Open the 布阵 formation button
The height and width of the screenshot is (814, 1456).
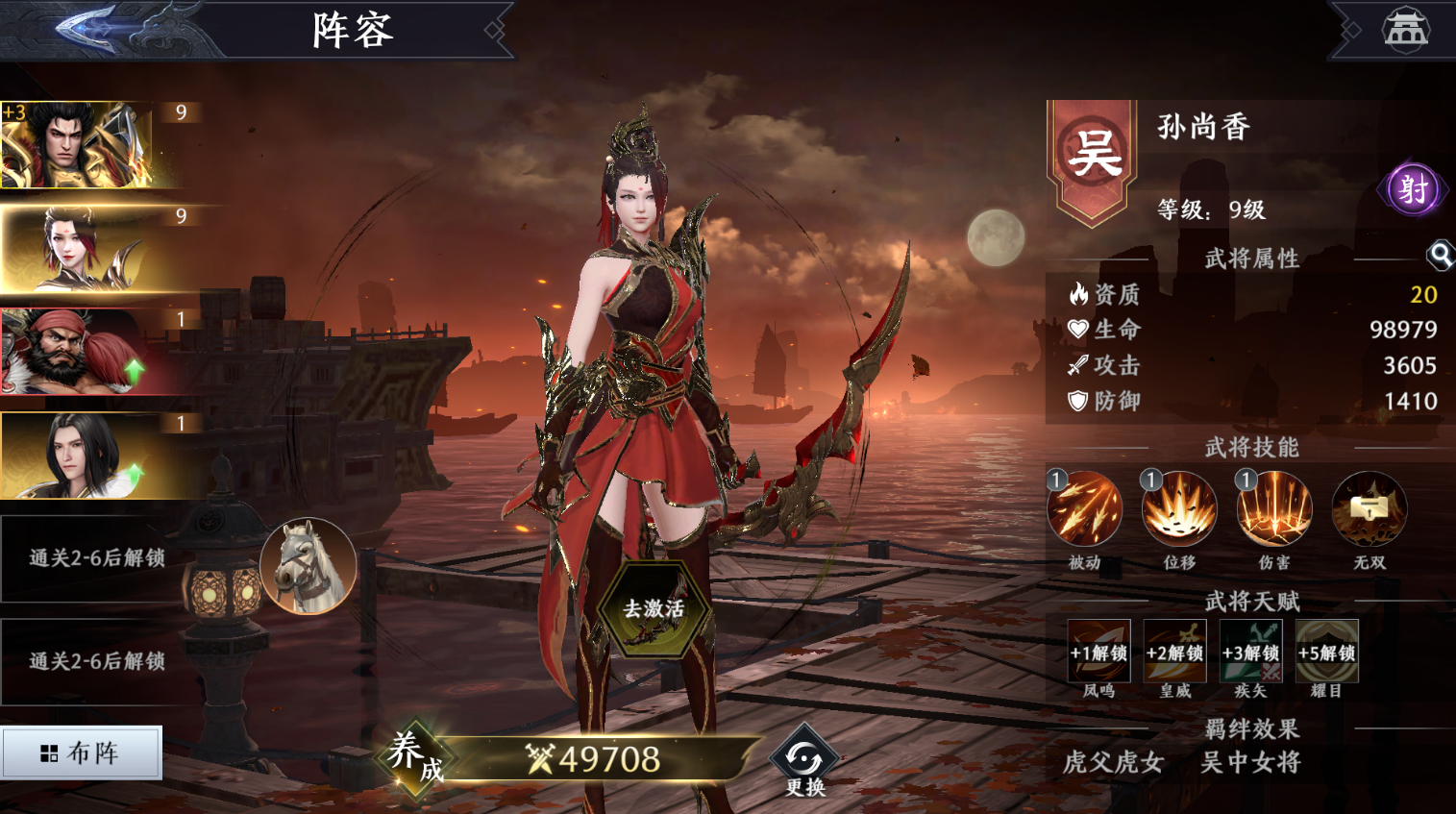[x=82, y=752]
